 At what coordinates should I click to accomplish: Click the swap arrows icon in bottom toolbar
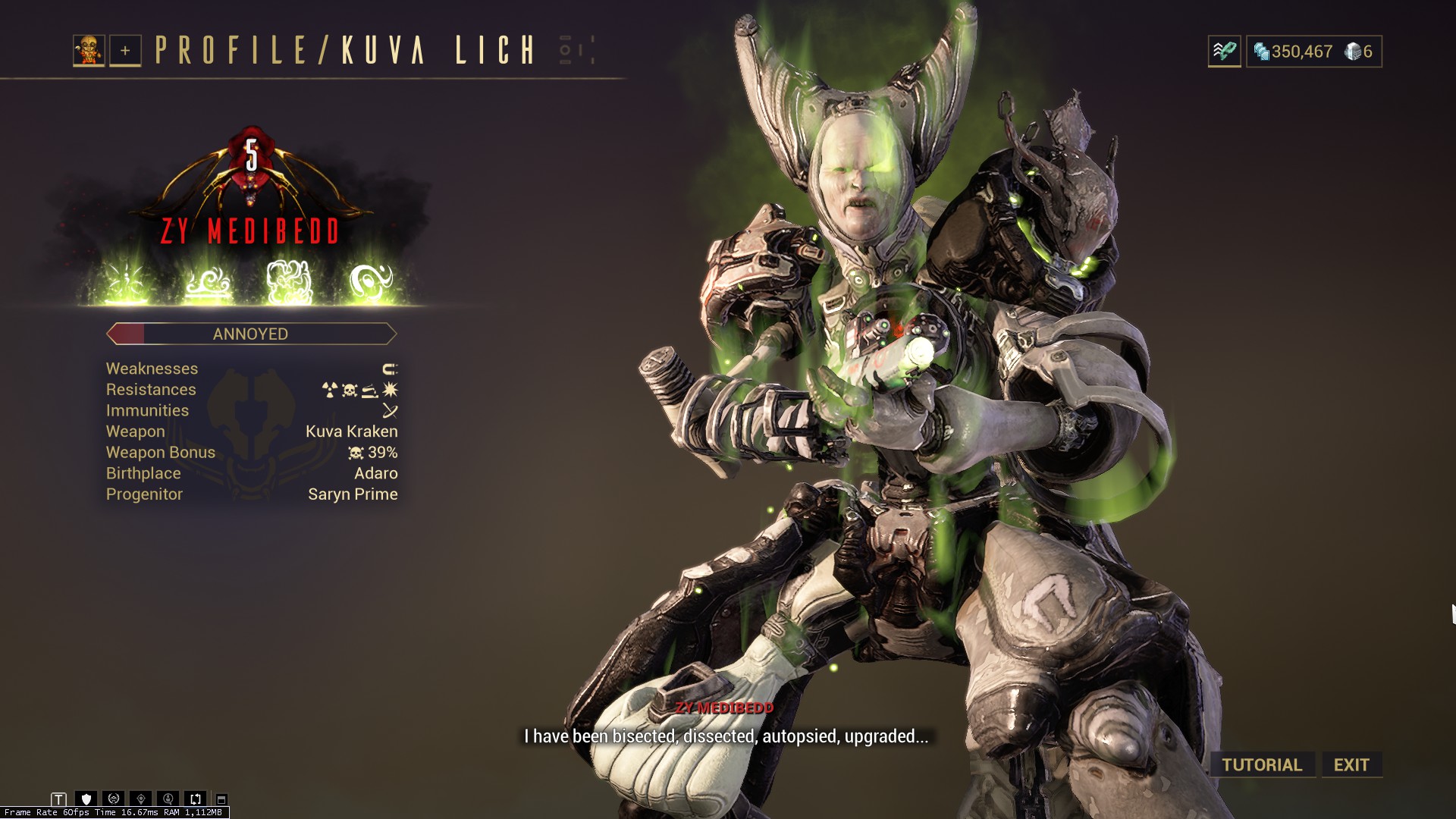(x=196, y=799)
